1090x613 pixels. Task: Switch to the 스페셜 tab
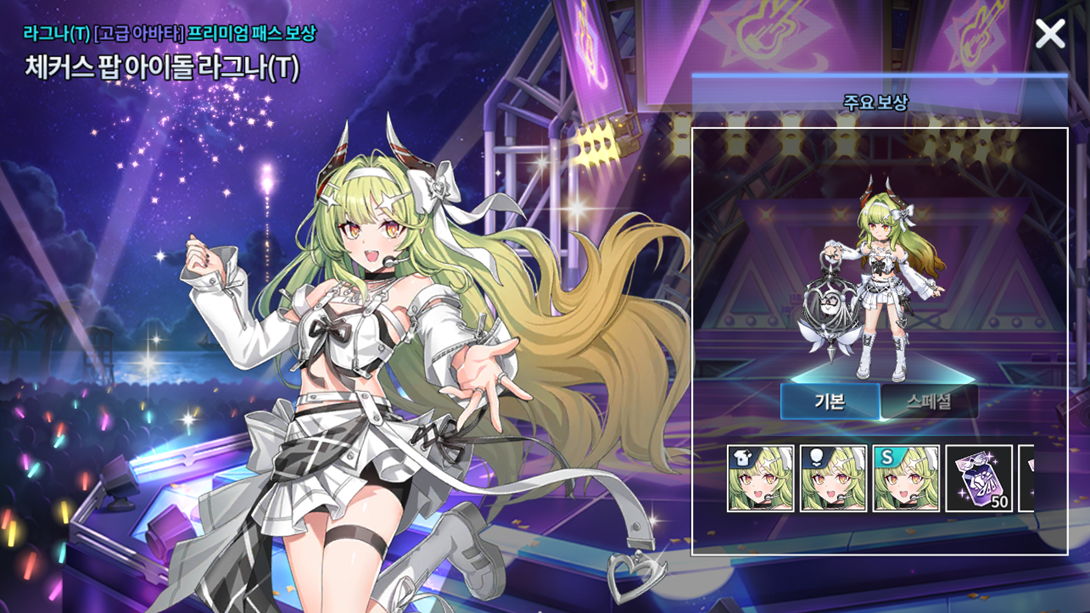[929, 402]
